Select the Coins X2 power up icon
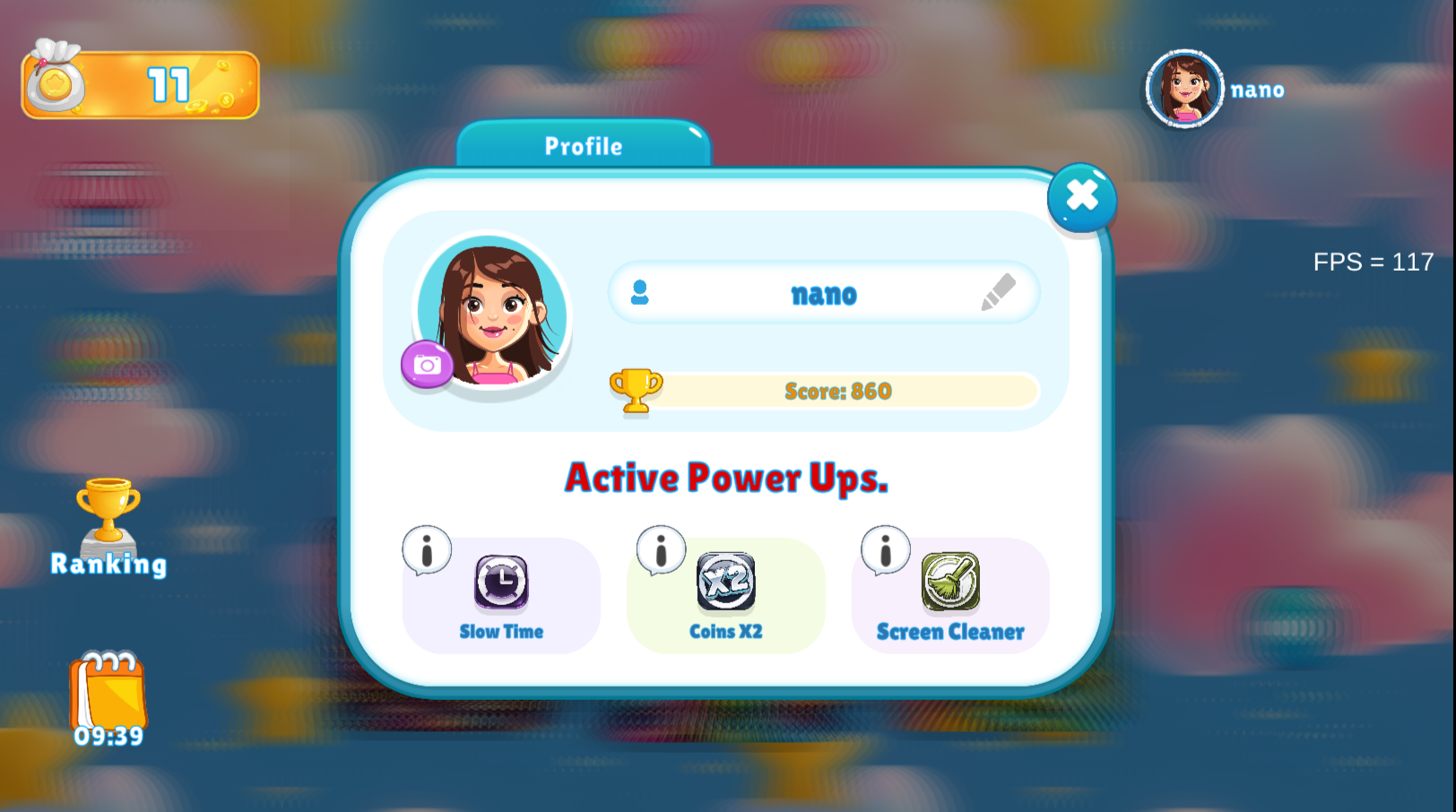The height and width of the screenshot is (812, 1456). pyautogui.click(x=724, y=583)
